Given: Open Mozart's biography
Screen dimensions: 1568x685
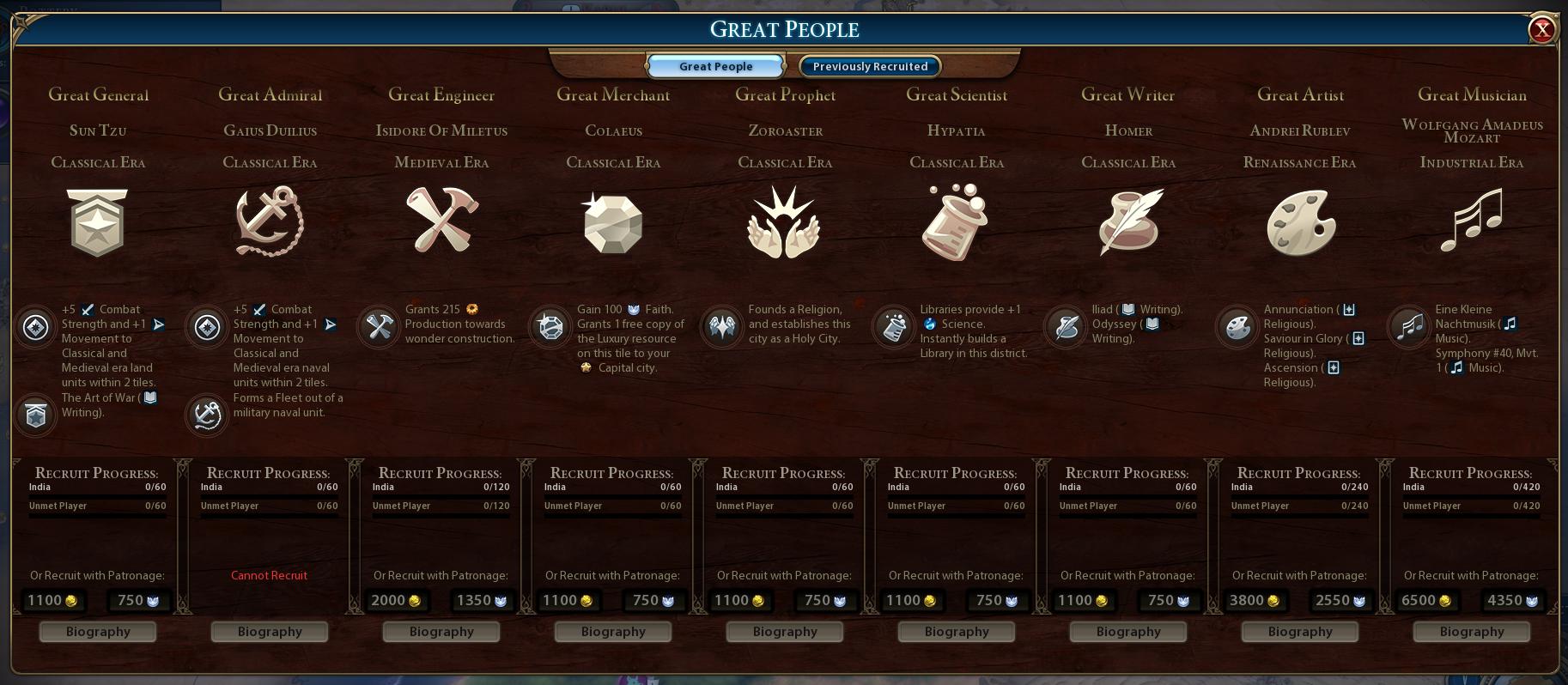Looking at the screenshot, I should click(x=1472, y=632).
